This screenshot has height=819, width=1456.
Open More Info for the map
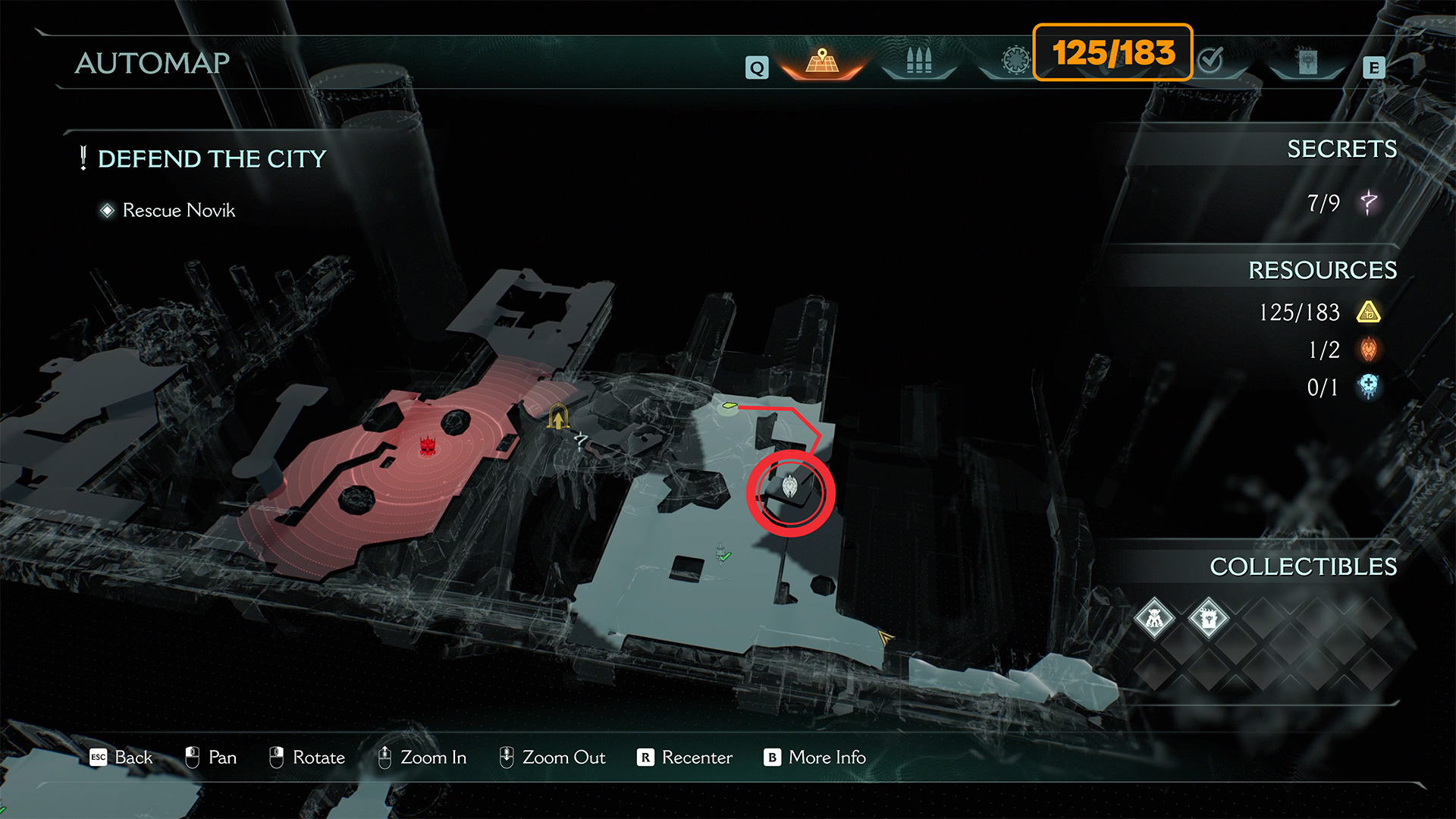coord(827,757)
